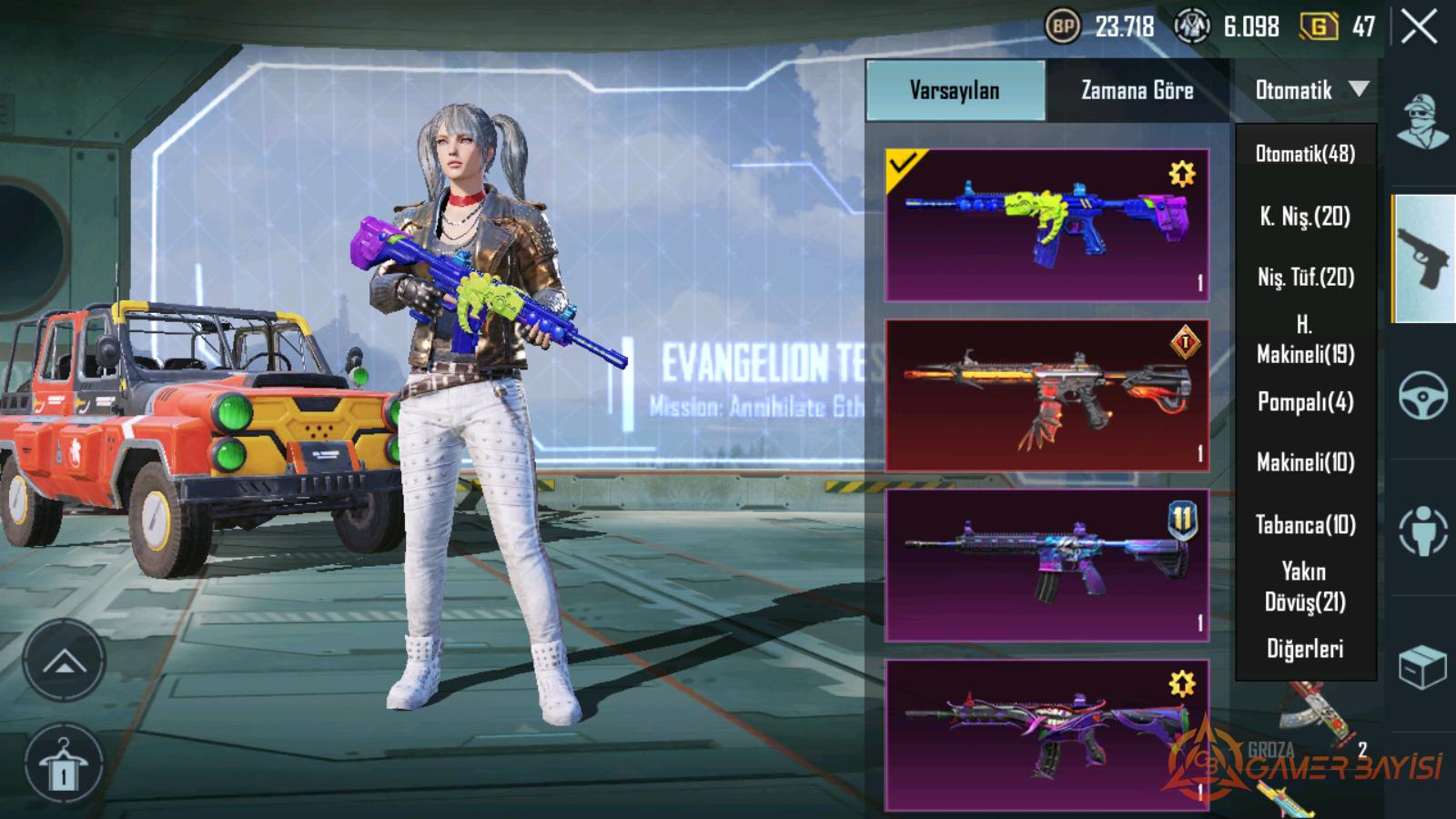The image size is (1456, 819).
Task: Select the Makineli(10) category
Action: click(x=1305, y=462)
